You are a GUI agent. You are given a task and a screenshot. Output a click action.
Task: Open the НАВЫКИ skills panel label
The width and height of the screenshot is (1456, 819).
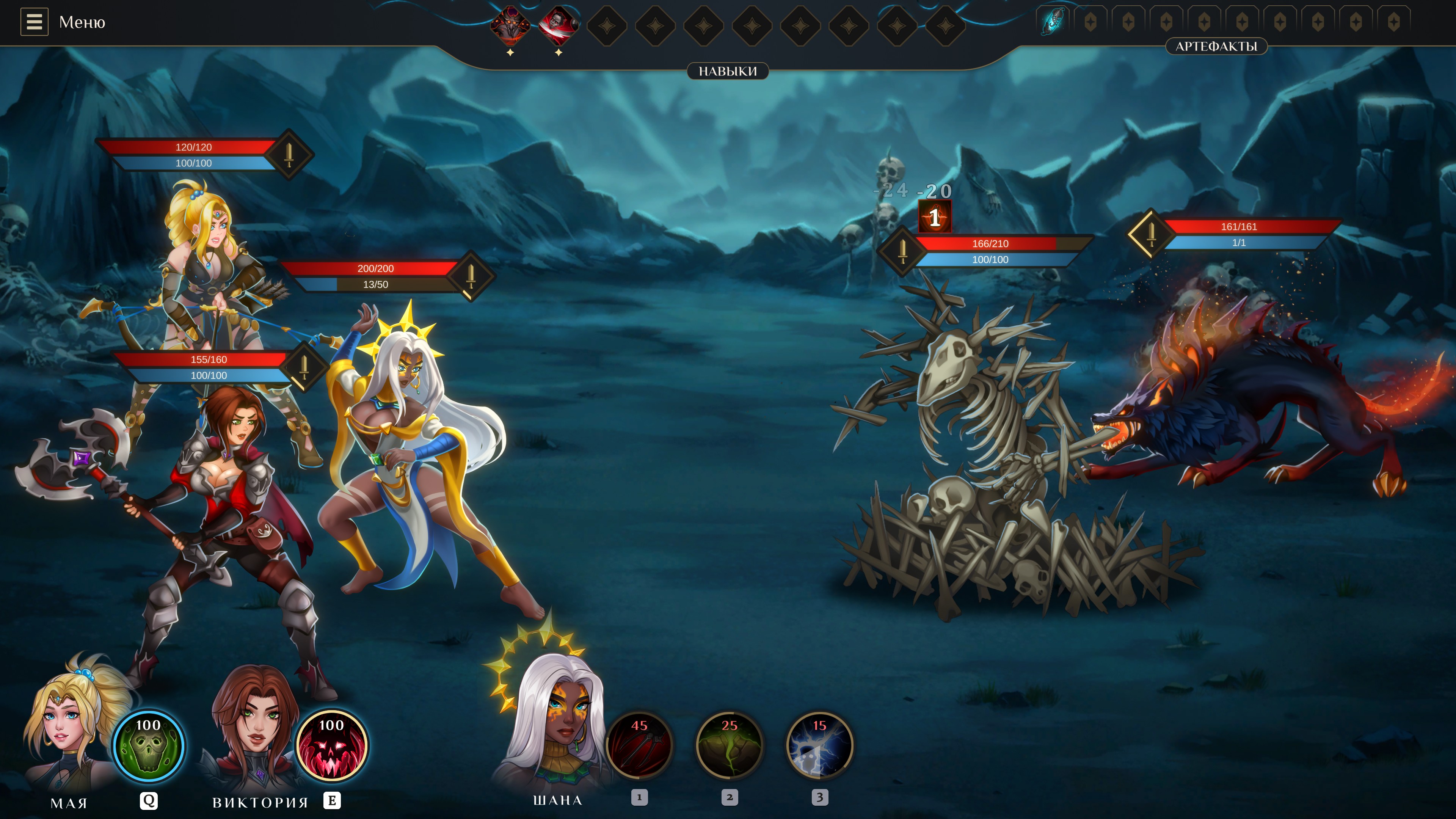pos(727,71)
